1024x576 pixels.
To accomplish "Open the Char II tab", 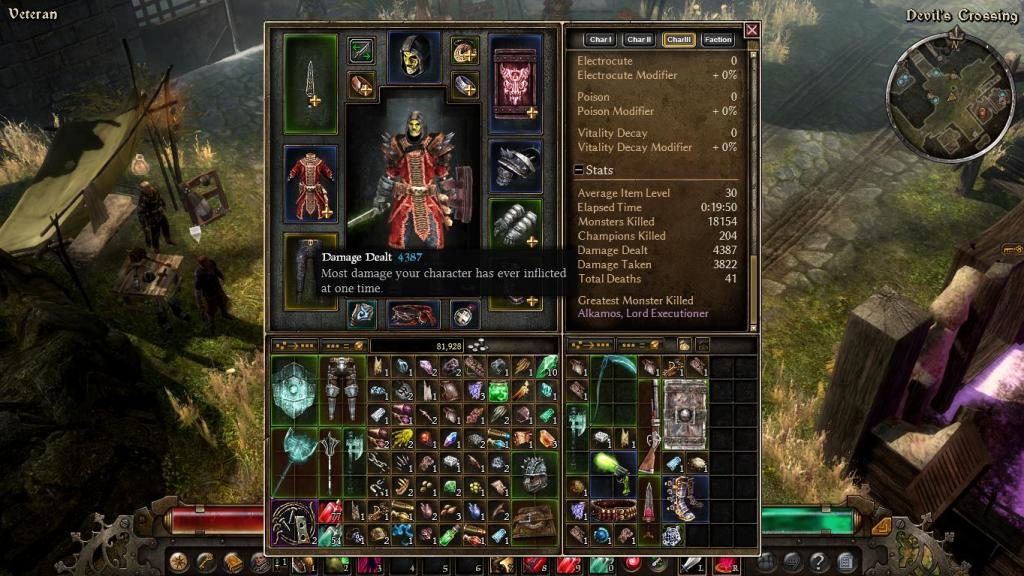I will [639, 40].
